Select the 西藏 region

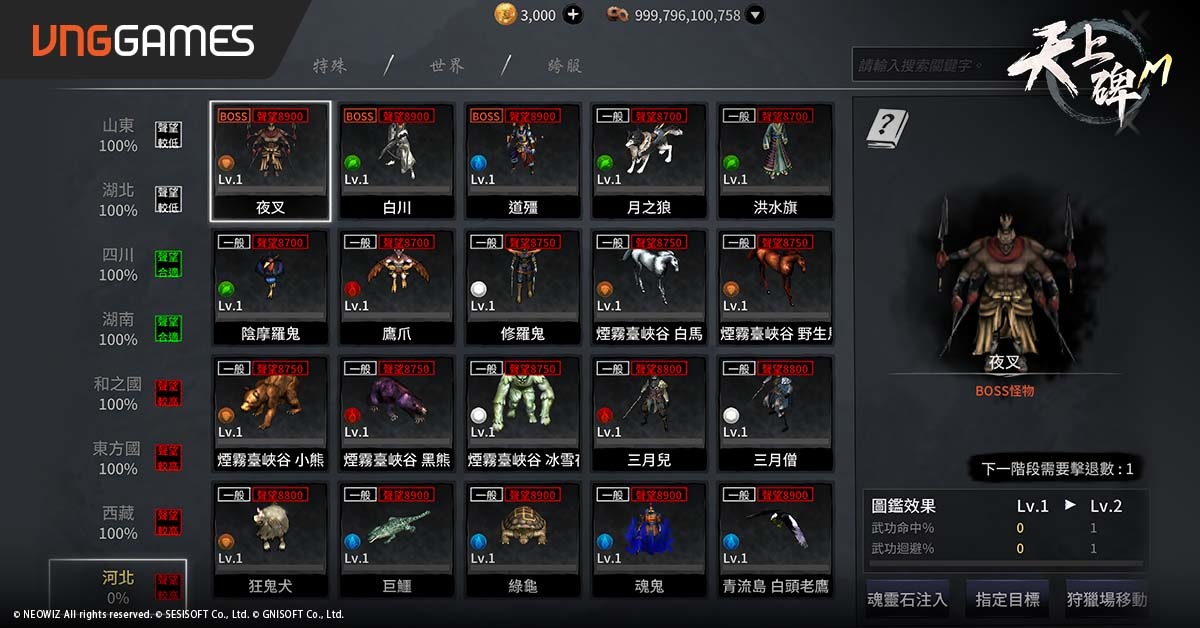click(x=118, y=522)
